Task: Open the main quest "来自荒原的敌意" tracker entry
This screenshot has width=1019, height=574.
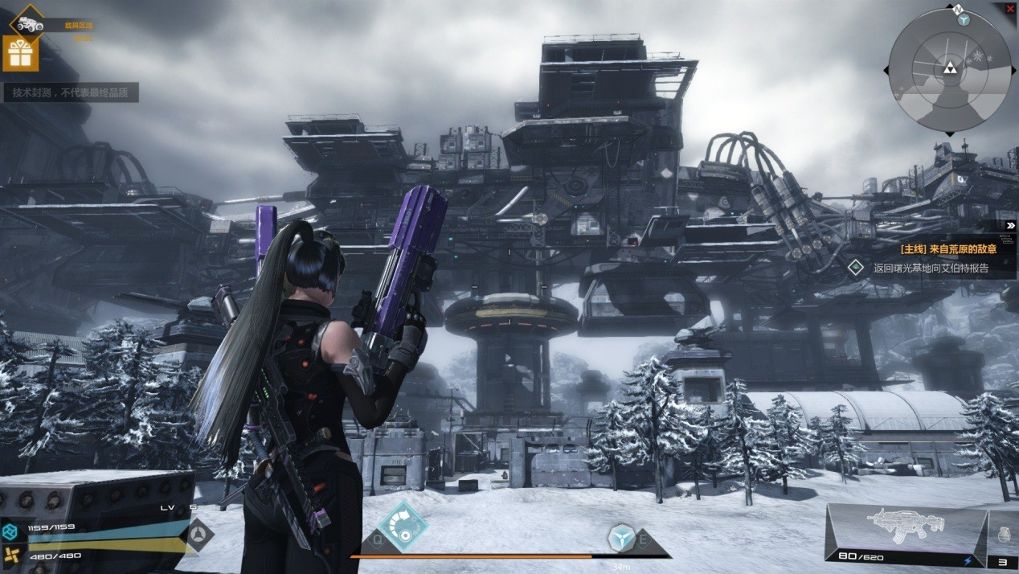Action: point(943,249)
